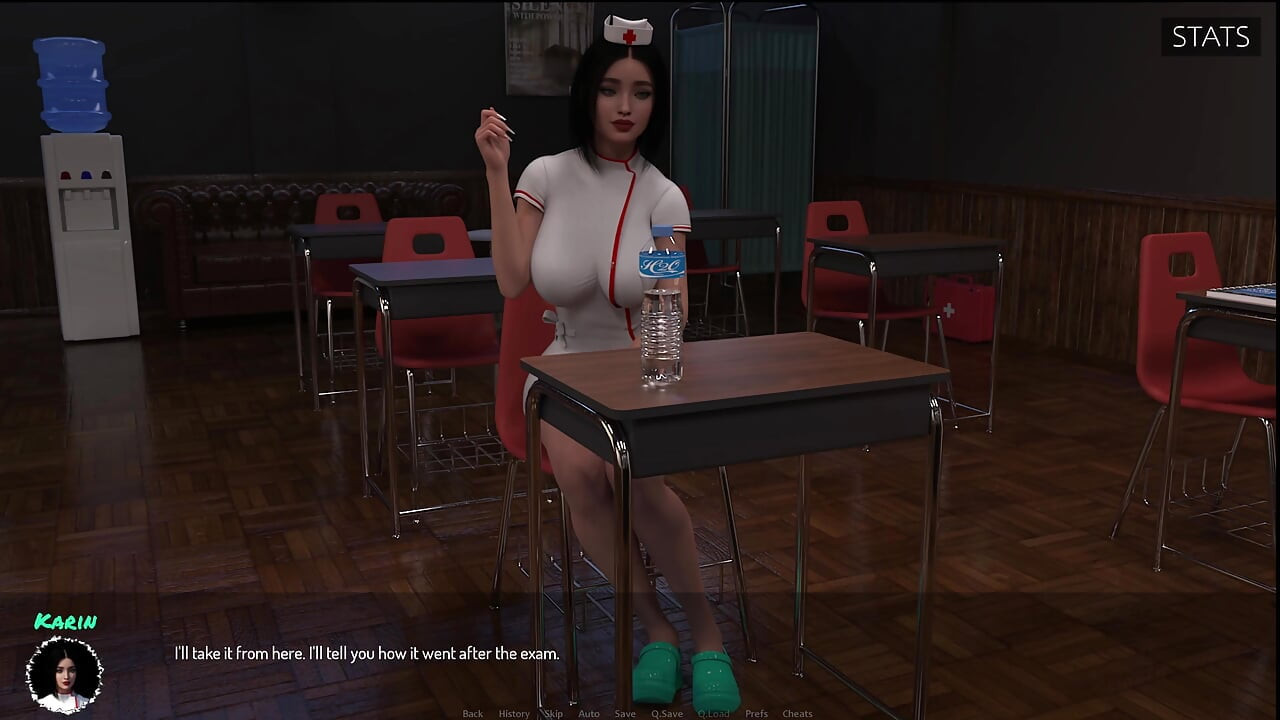The width and height of the screenshot is (1280, 720).
Task: Perform a Q.Save quick save
Action: click(668, 713)
